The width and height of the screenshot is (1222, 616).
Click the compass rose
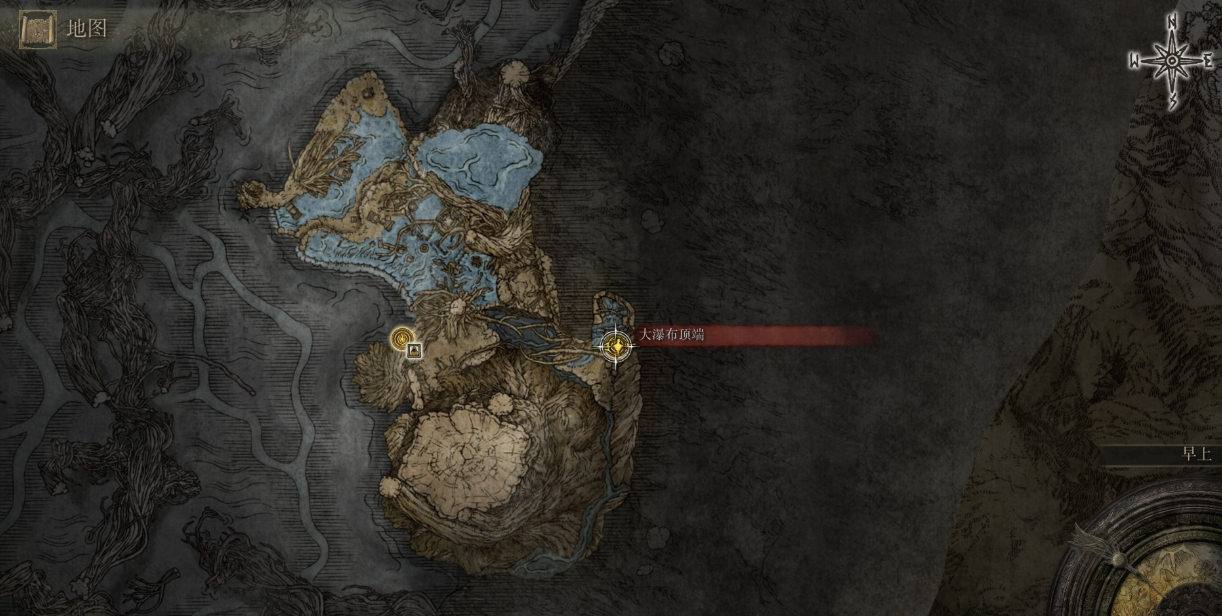(1171, 61)
